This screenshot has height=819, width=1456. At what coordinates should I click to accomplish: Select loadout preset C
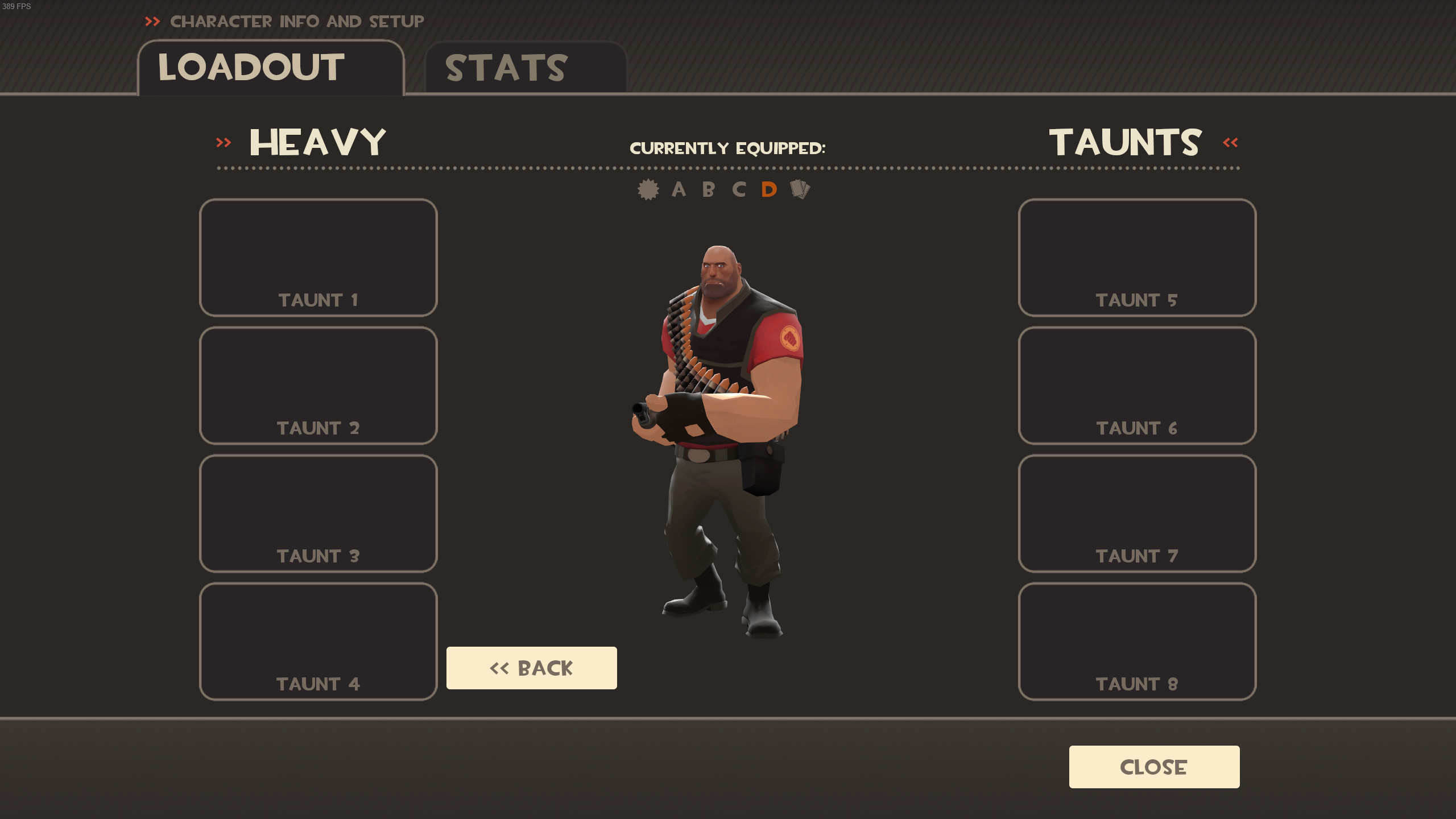(739, 190)
